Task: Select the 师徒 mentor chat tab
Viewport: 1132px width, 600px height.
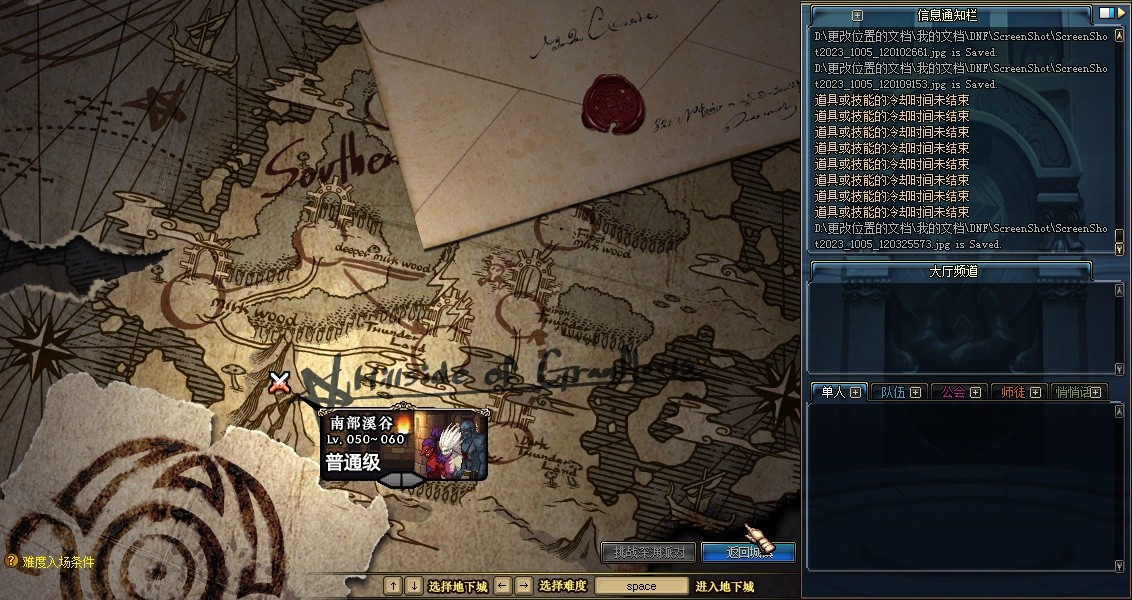Action: point(1019,392)
